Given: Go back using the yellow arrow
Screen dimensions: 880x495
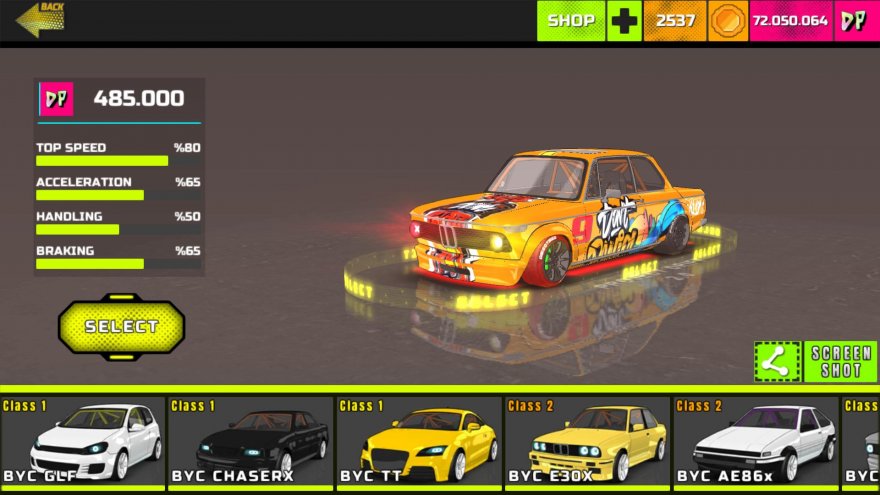Looking at the screenshot, I should pos(40,19).
